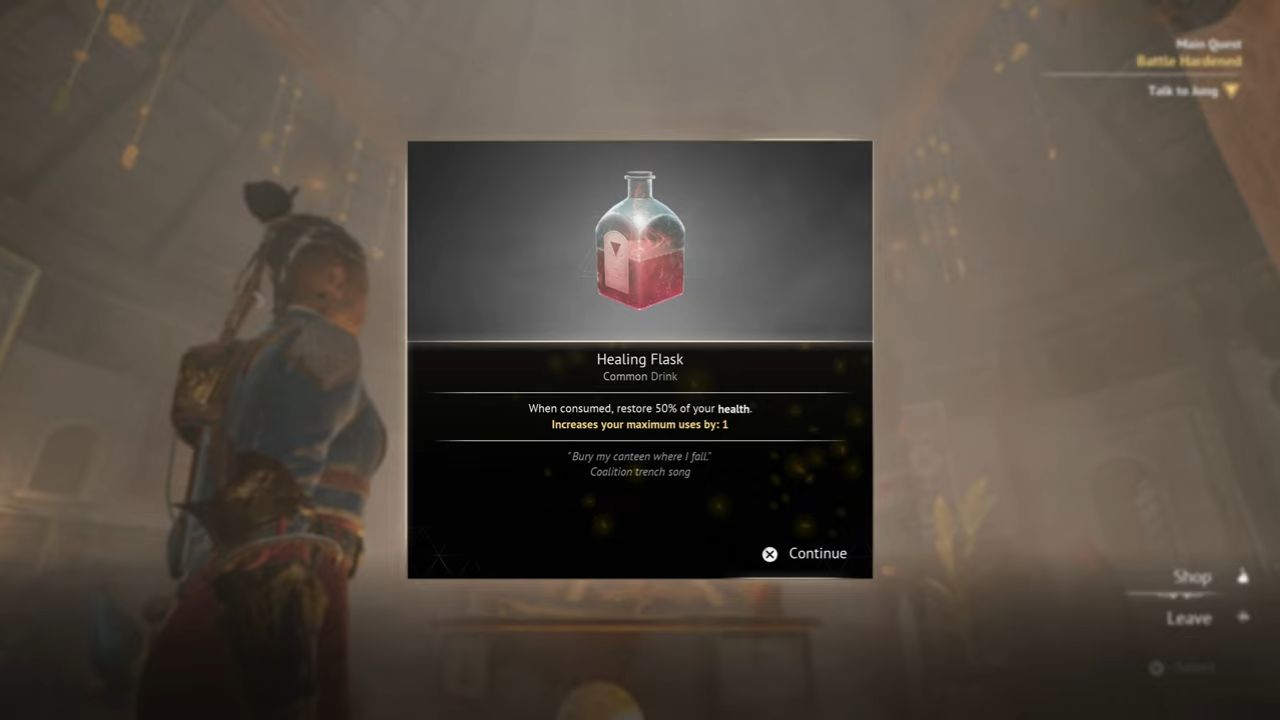Viewport: 1280px width, 720px height.
Task: Click the yellow quest objective triangle marker
Action: point(1232,91)
